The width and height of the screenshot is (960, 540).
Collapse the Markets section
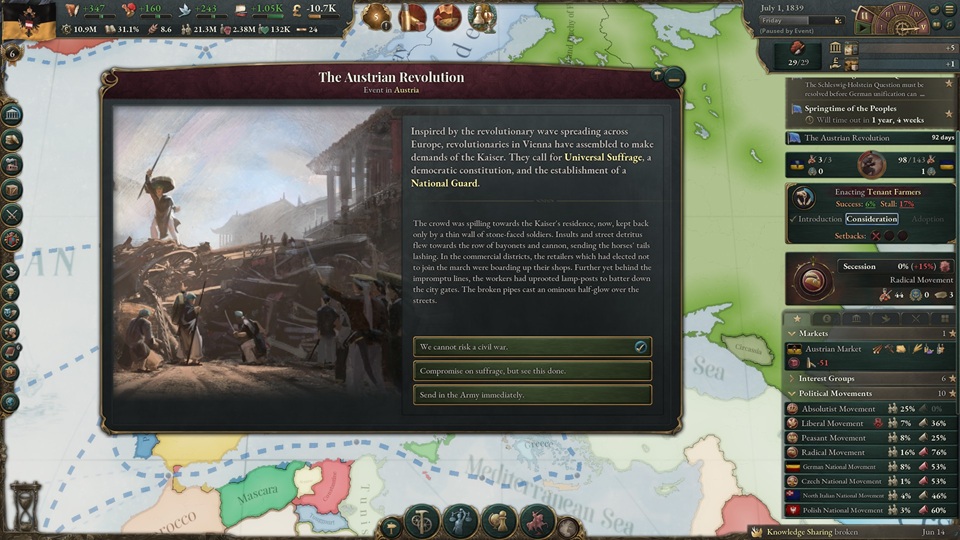[x=793, y=333]
